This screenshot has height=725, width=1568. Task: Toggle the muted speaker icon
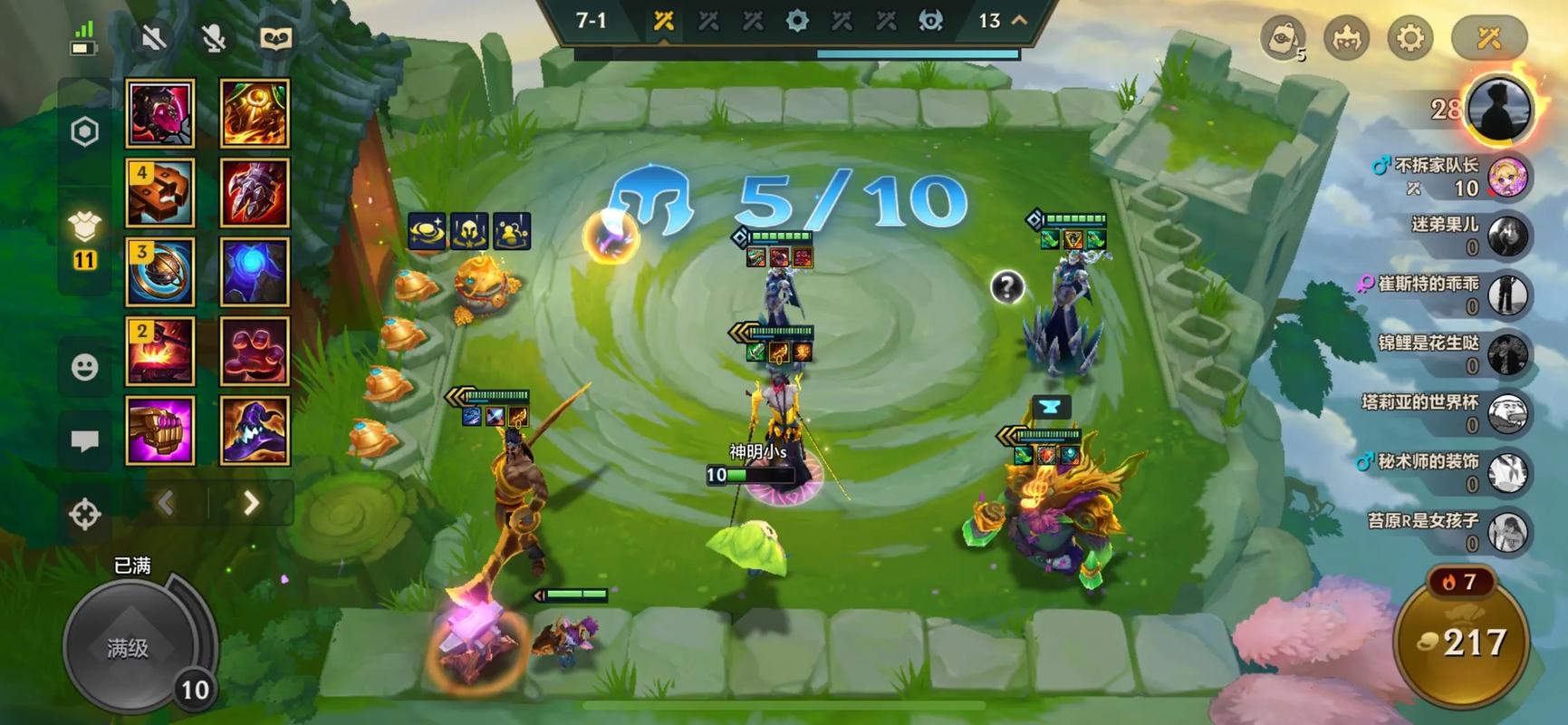click(x=153, y=38)
